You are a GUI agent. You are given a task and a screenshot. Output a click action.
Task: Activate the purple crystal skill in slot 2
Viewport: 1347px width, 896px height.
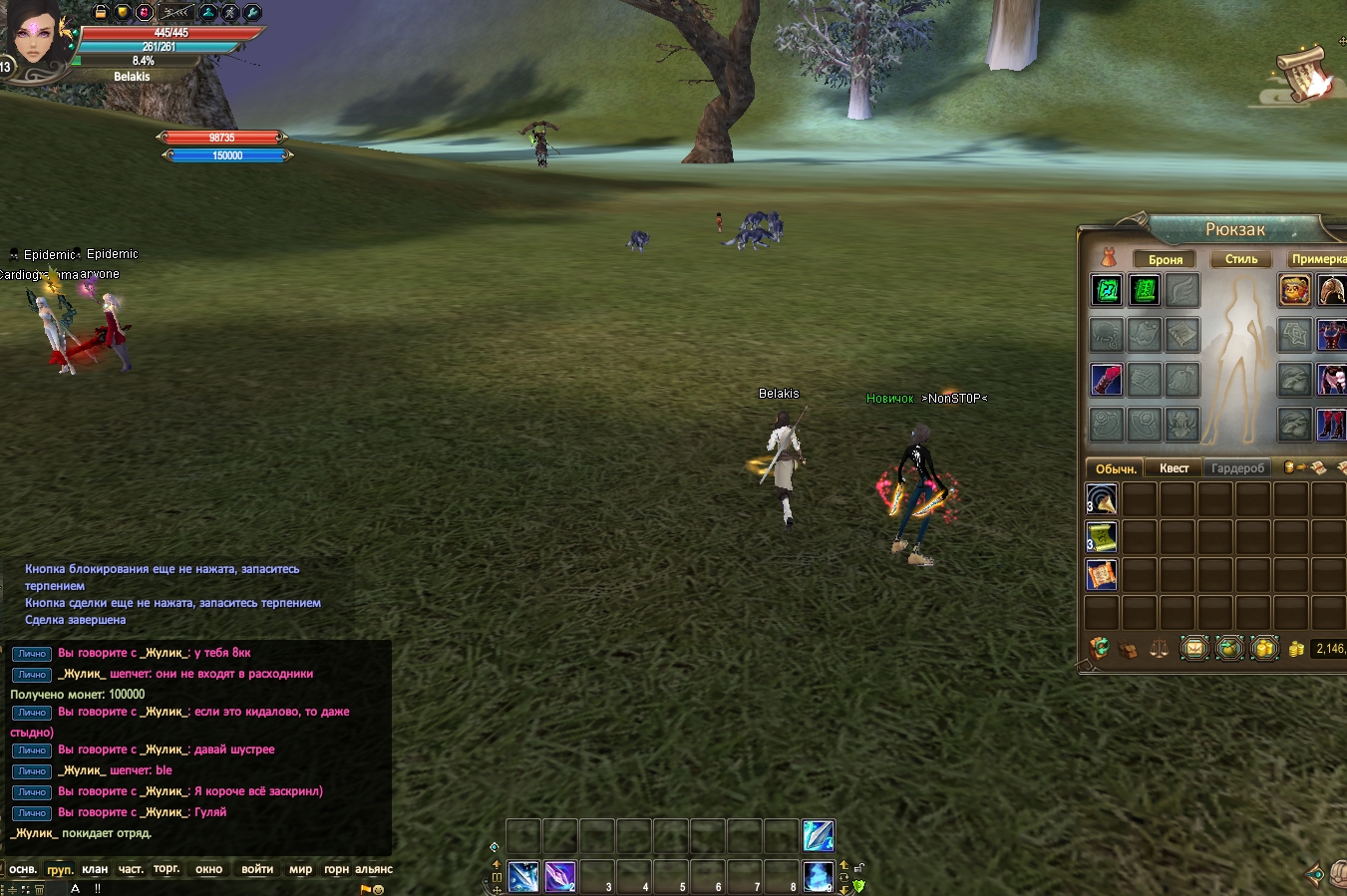coord(560,876)
